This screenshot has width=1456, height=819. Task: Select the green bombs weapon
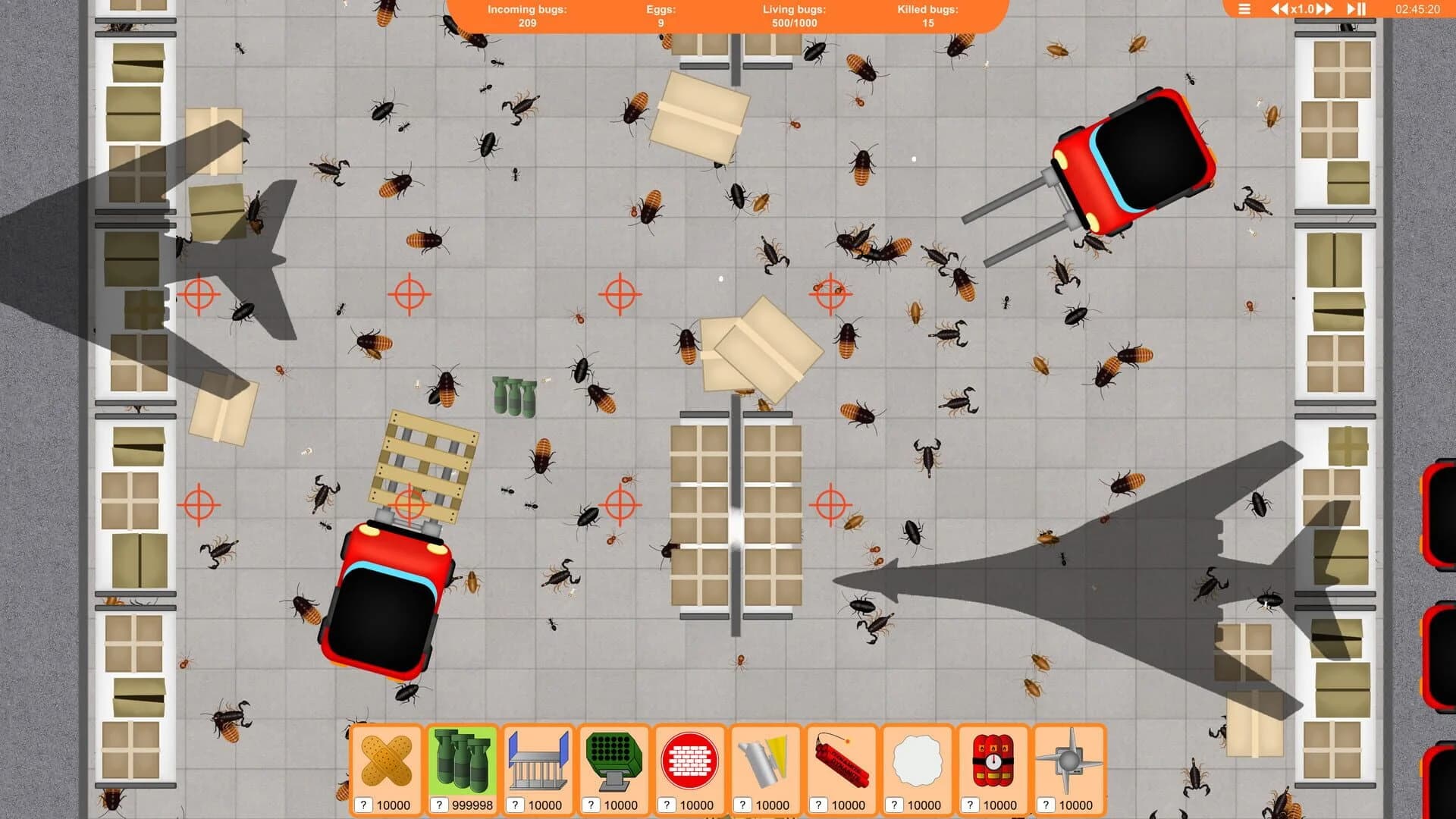click(x=463, y=762)
